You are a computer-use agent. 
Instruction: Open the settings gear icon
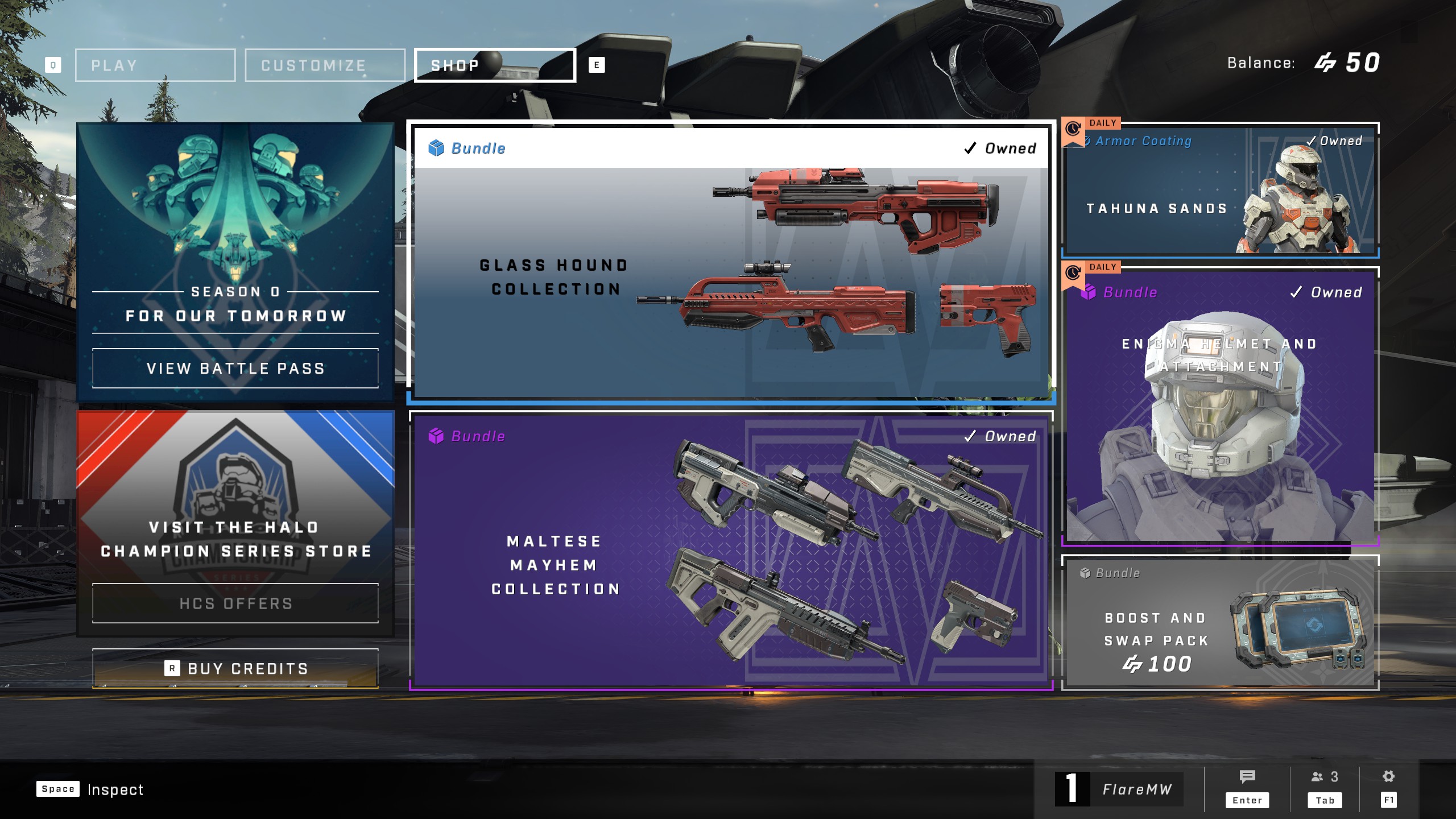1388,777
